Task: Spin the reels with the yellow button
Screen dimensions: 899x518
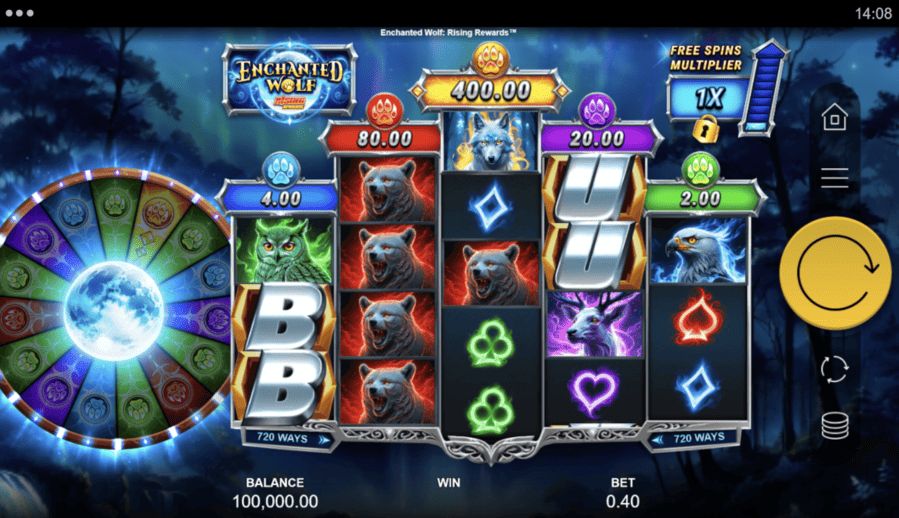Action: point(834,273)
